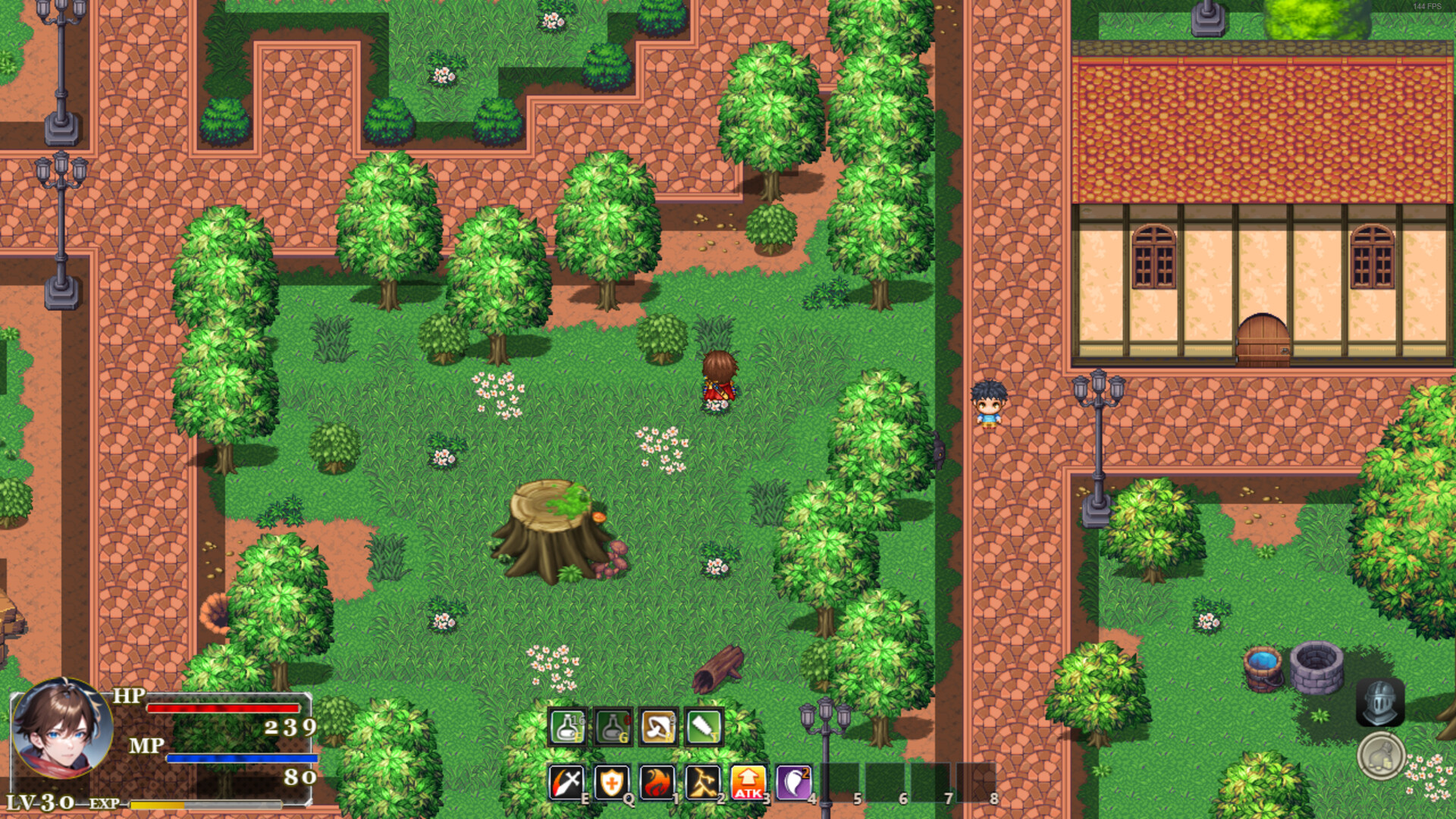Use the health potion in slot F
Viewport: 1456px width, 819px height.
567,726
